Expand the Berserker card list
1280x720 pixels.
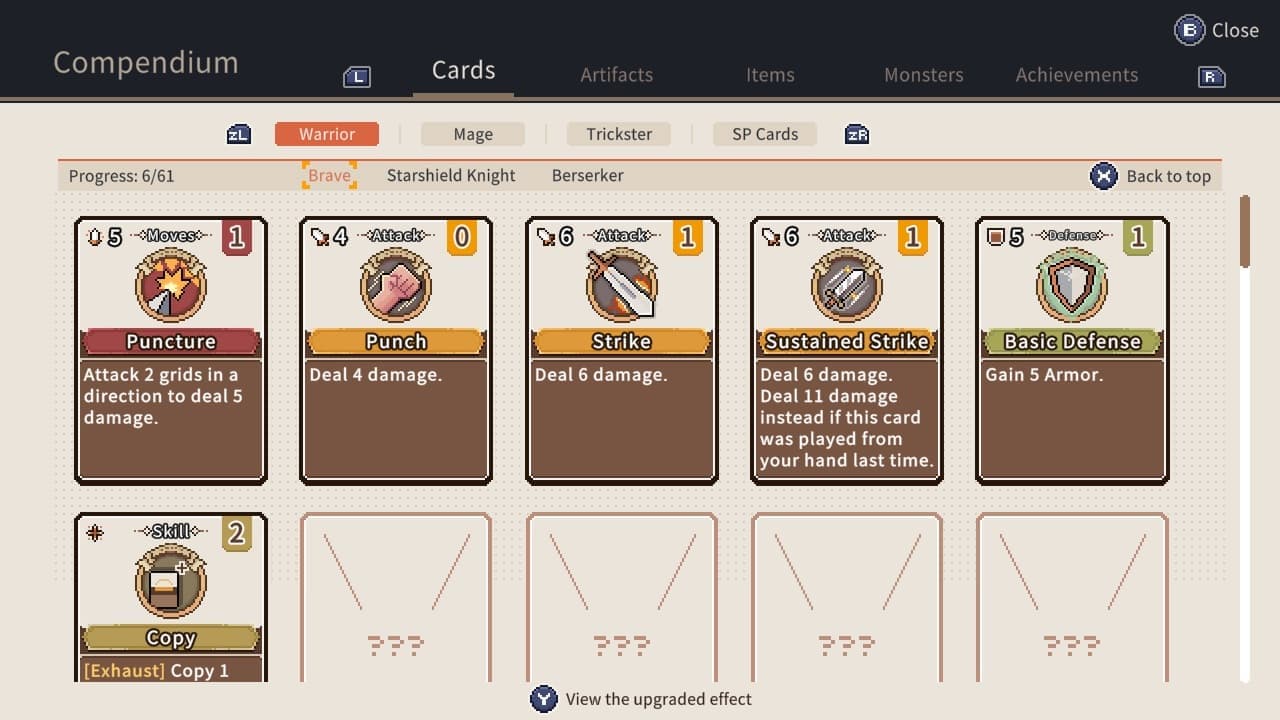(587, 175)
